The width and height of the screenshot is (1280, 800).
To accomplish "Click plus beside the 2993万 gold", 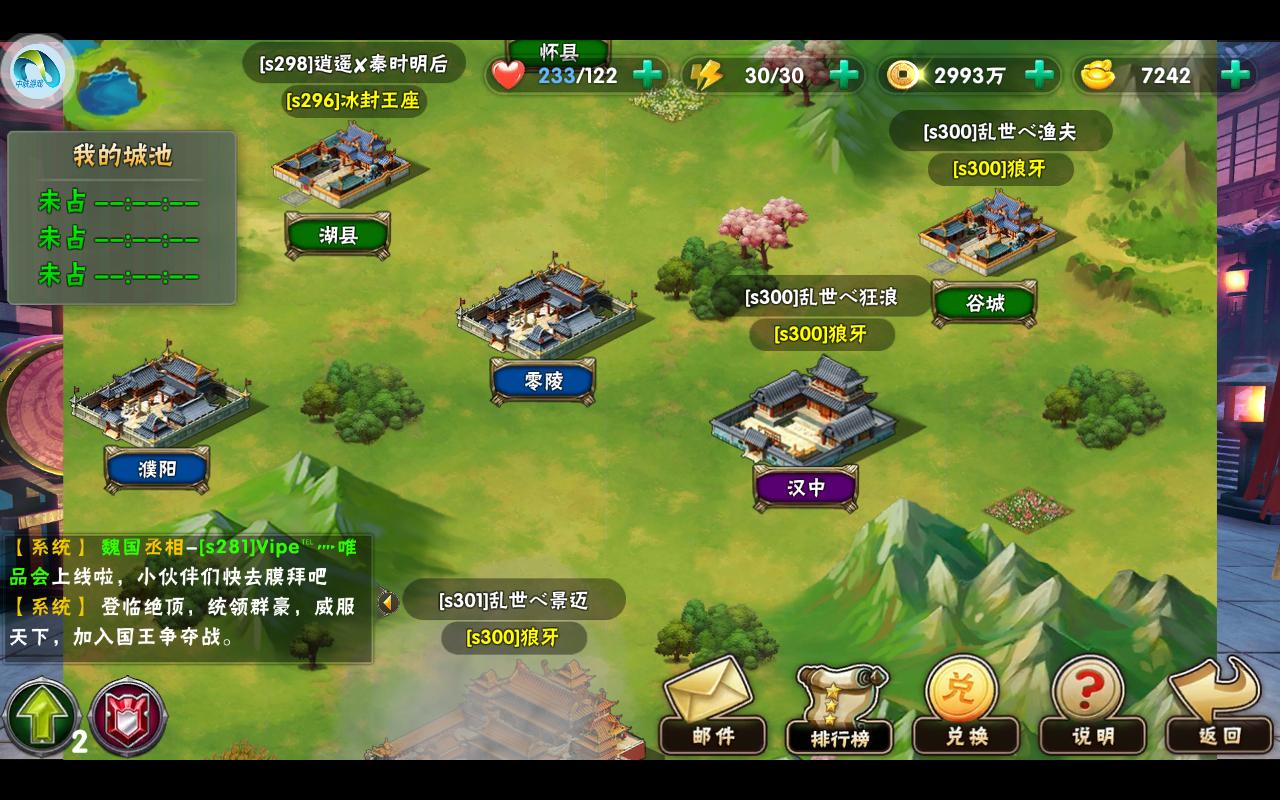I will 1040,74.
